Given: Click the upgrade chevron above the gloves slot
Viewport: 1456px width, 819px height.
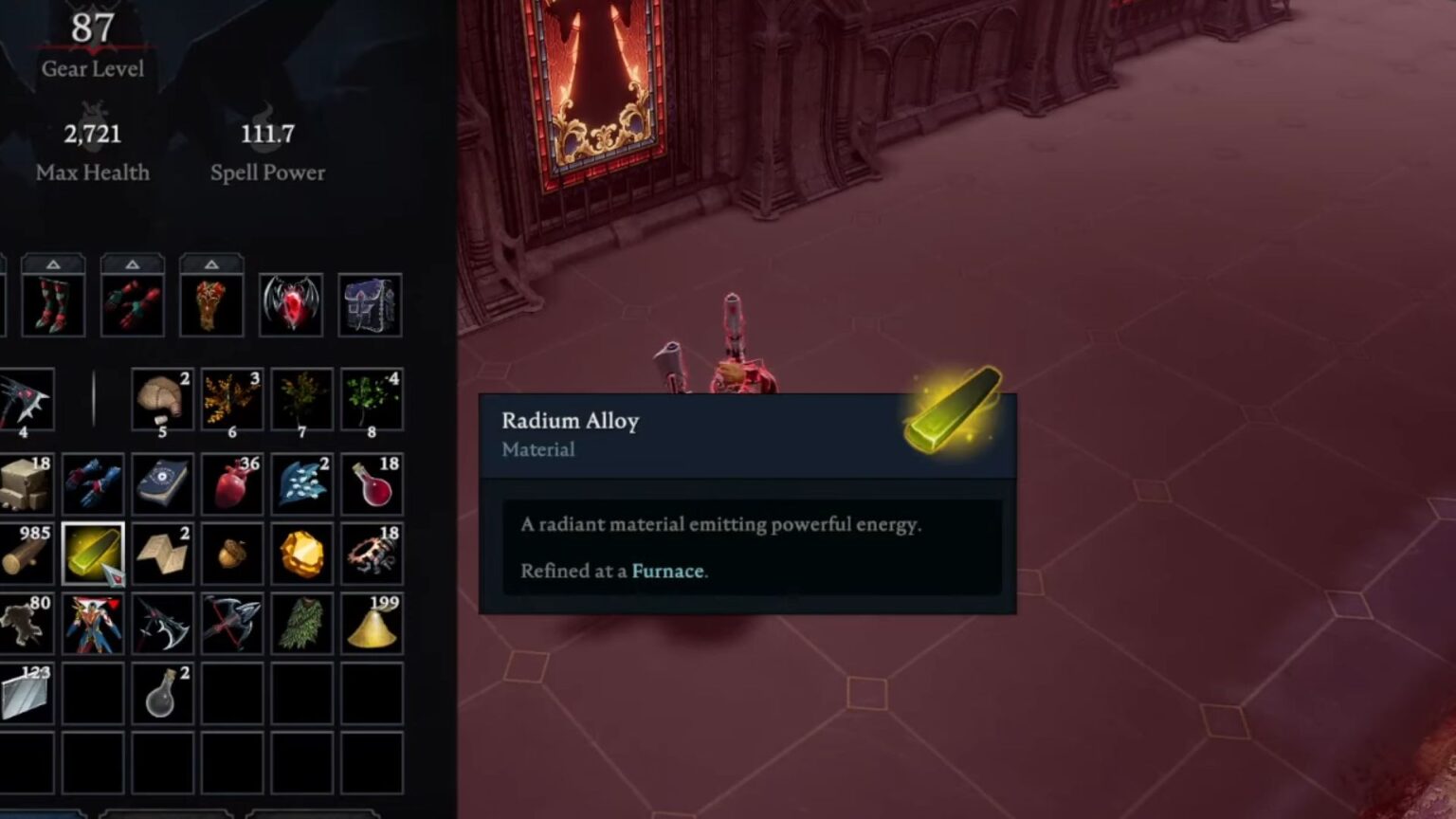Looking at the screenshot, I should (x=134, y=264).
